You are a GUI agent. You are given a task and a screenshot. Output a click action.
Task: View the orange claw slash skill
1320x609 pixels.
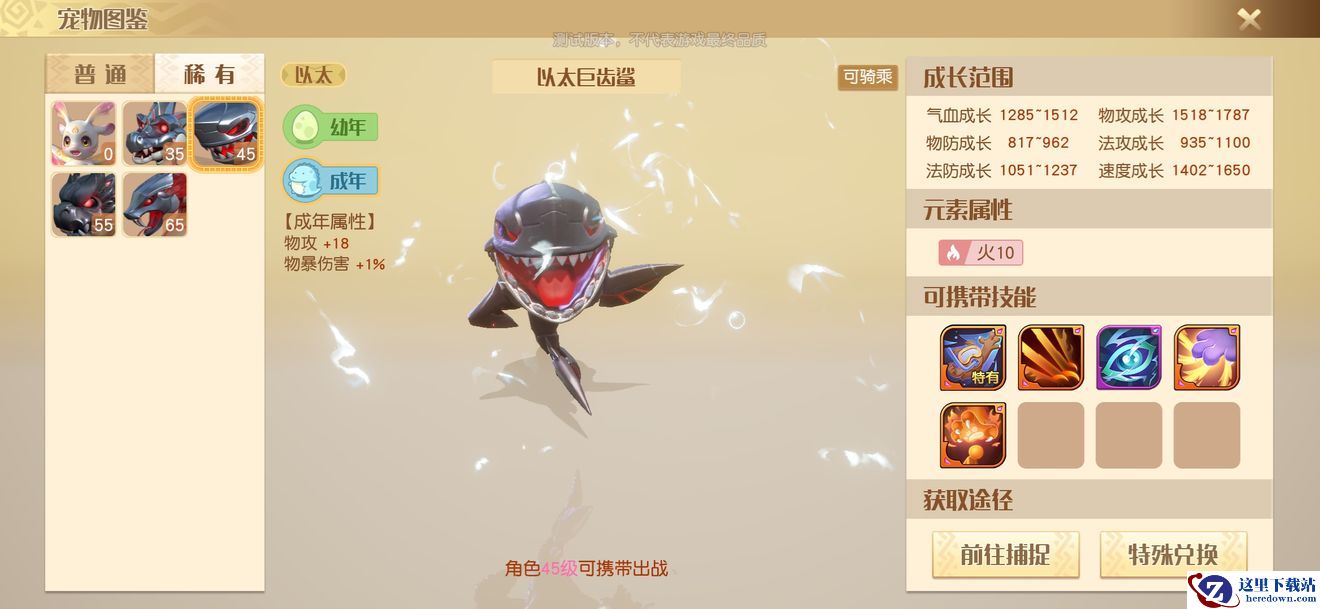1051,357
